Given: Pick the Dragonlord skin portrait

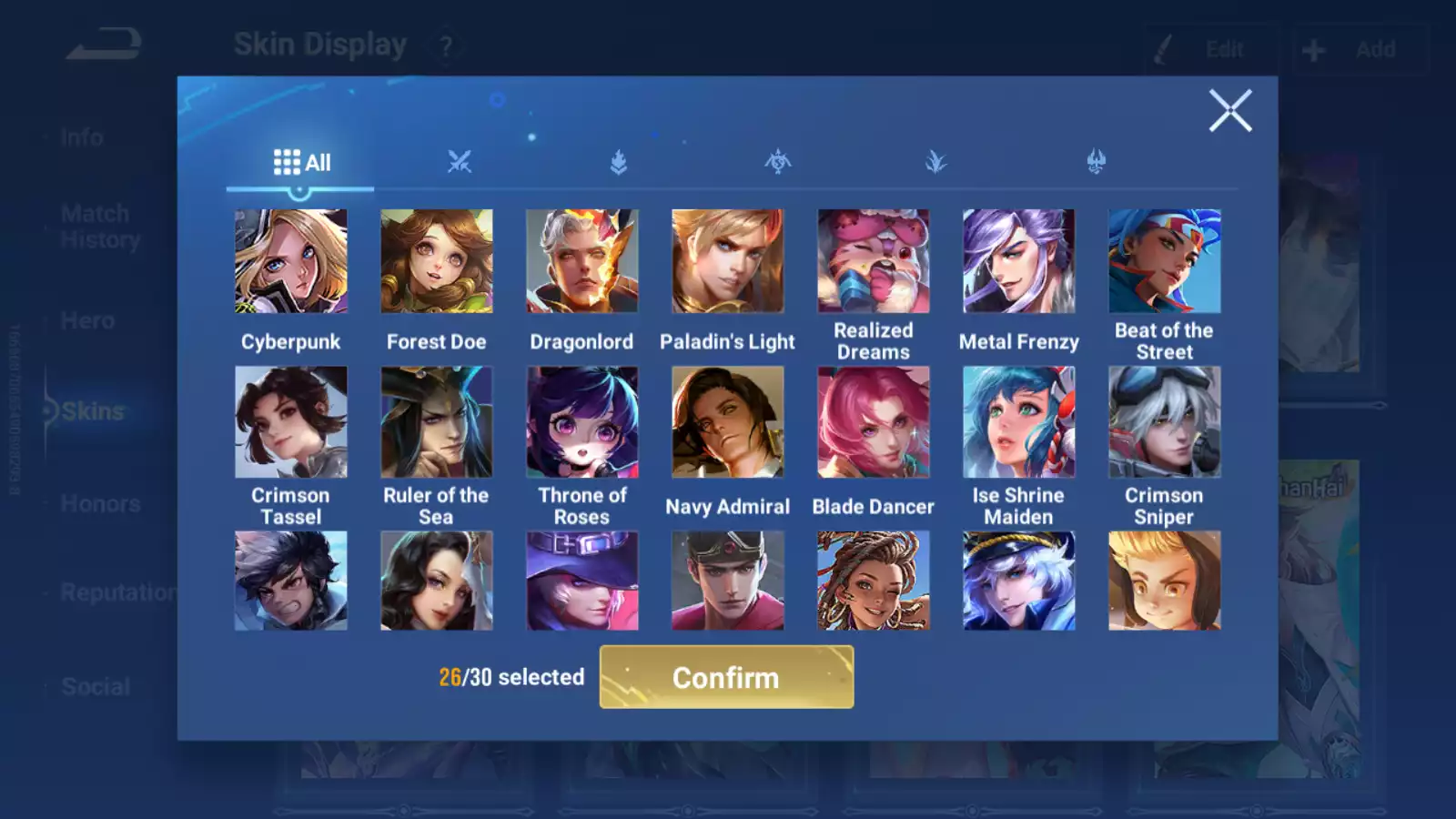Looking at the screenshot, I should tap(582, 262).
